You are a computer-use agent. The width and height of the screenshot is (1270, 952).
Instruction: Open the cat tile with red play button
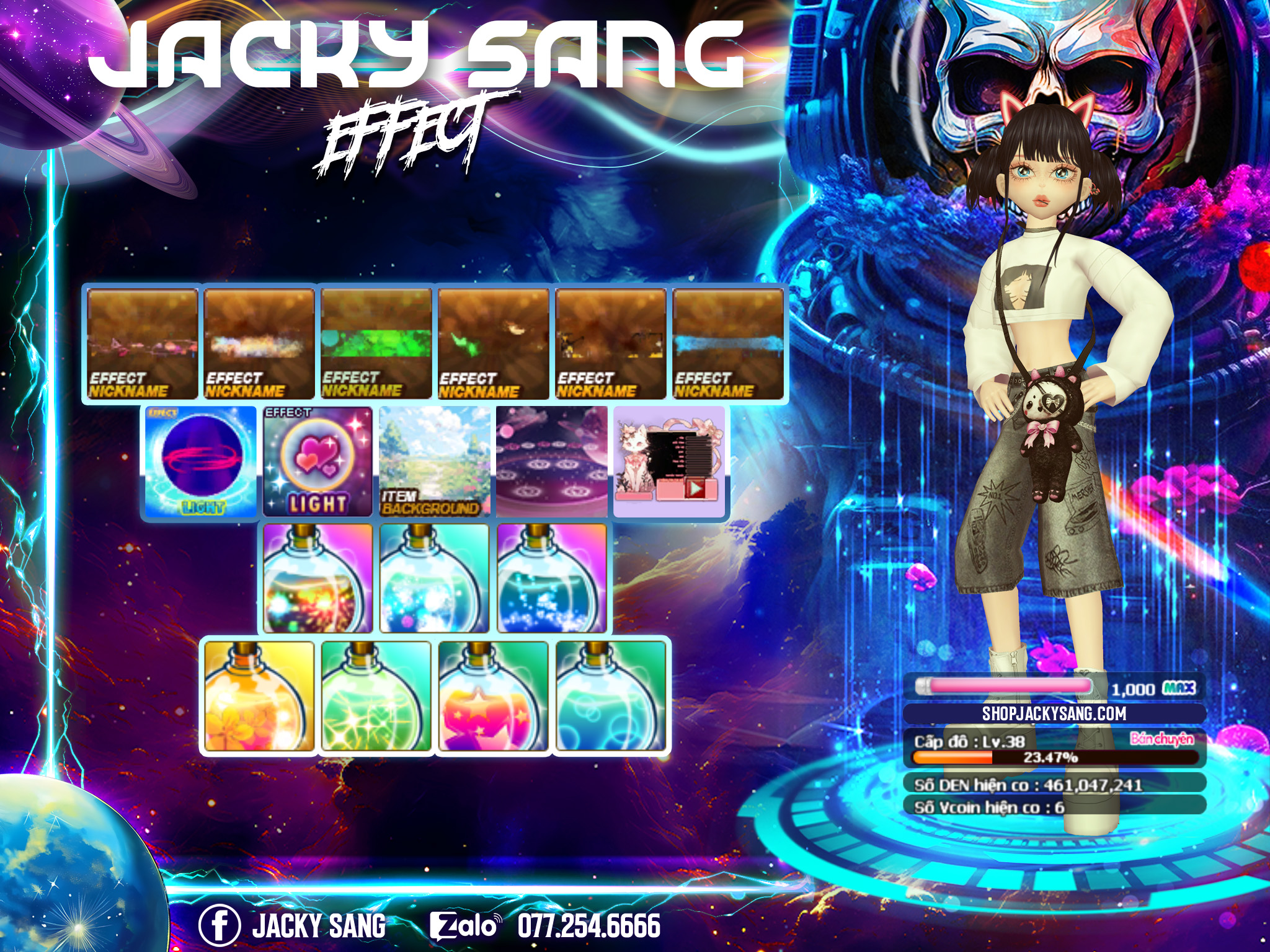(x=668, y=462)
